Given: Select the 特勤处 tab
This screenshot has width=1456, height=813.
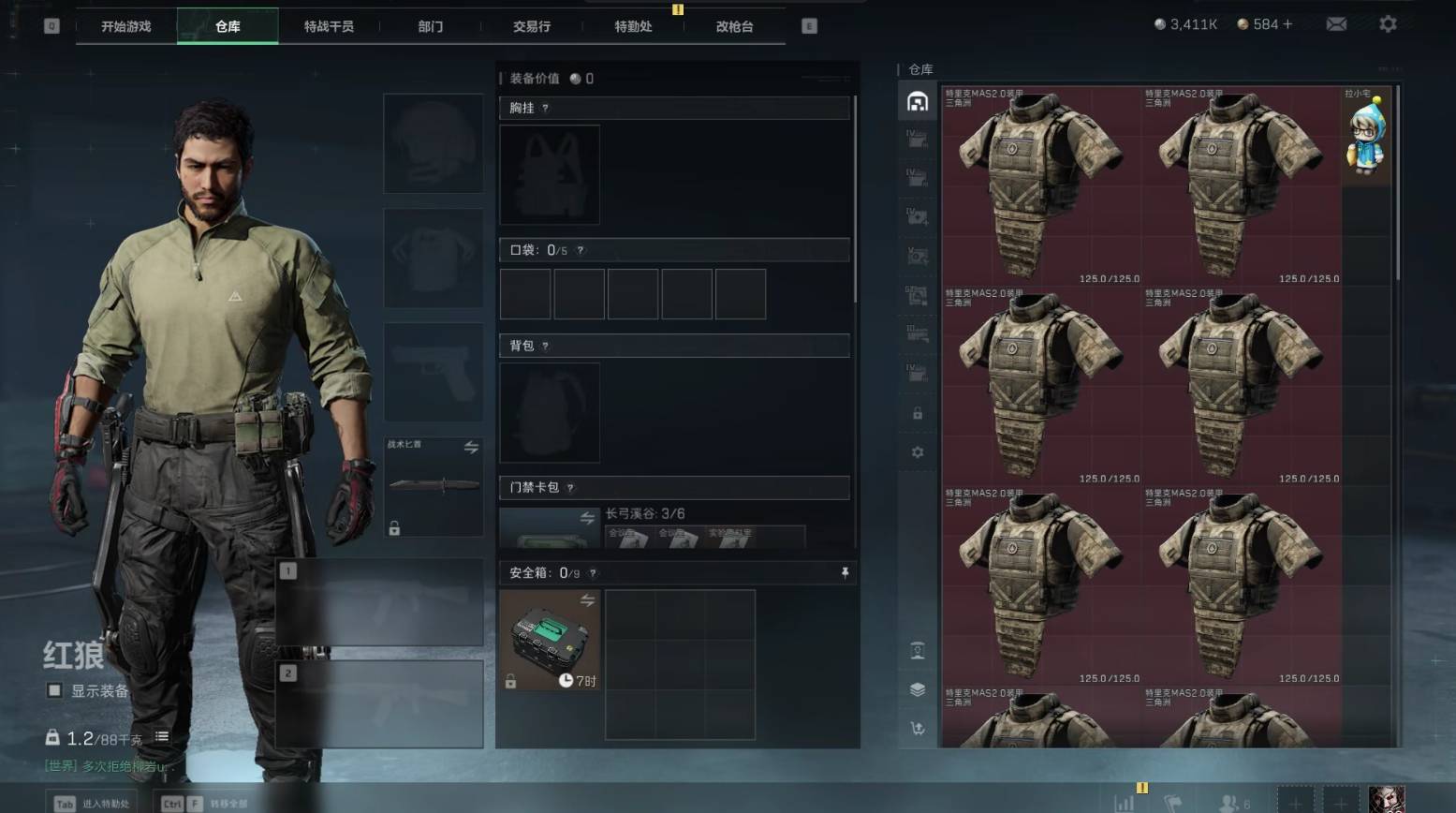Looking at the screenshot, I should click(x=633, y=26).
